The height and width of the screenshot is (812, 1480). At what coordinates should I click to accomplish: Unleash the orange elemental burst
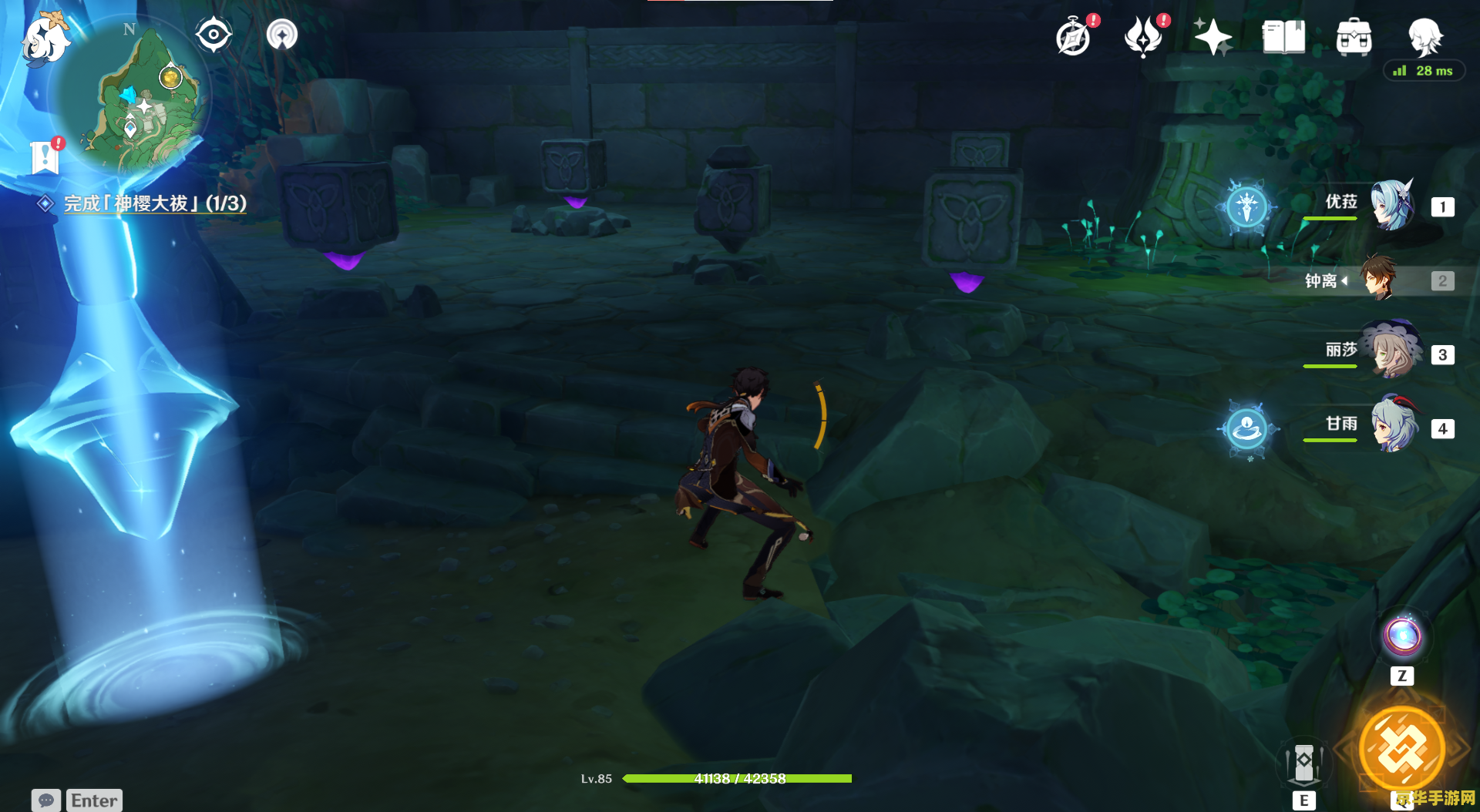1402,749
